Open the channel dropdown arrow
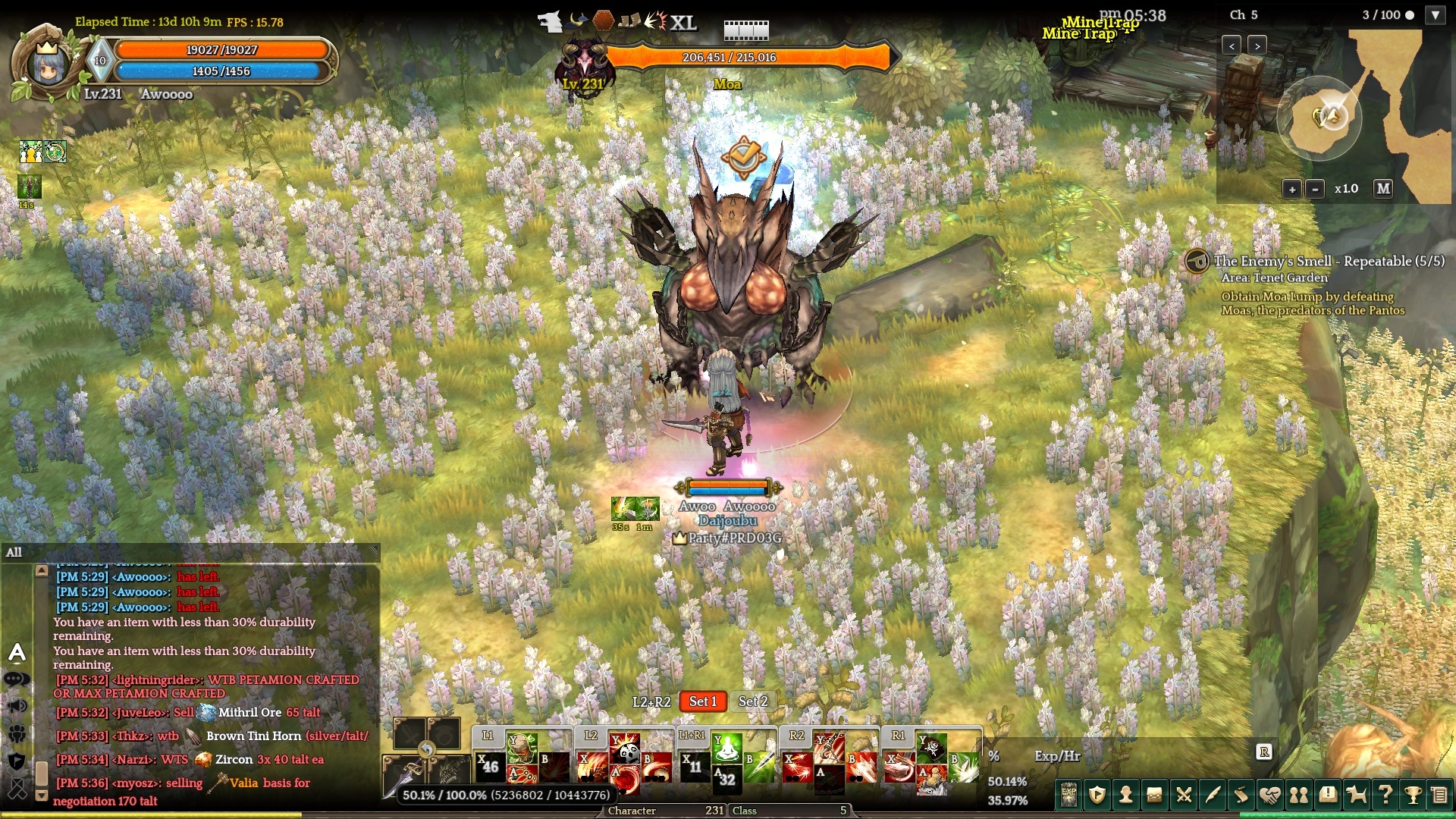 [1436, 15]
